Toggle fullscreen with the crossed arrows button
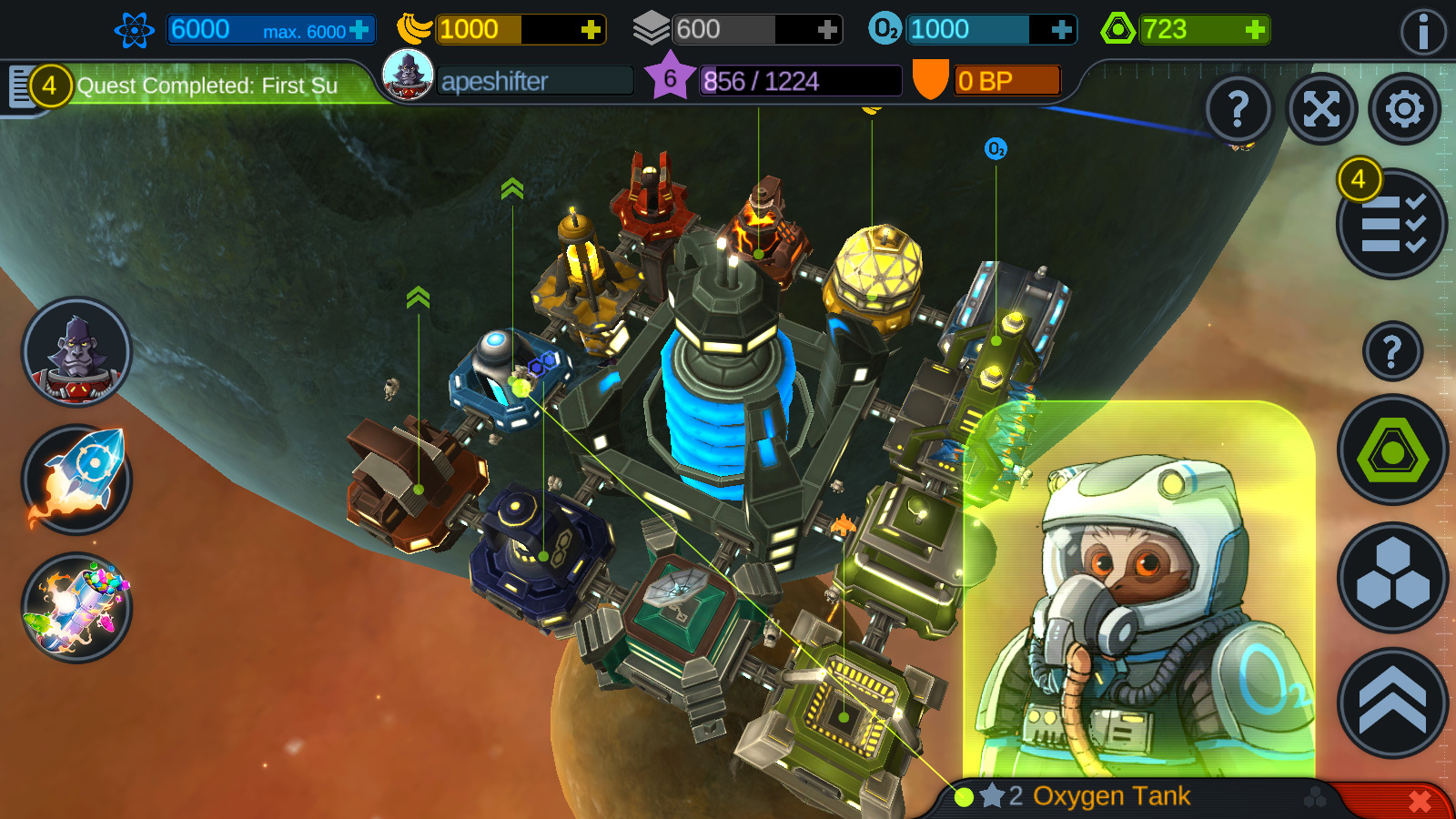The height and width of the screenshot is (819, 1456). click(x=1321, y=110)
